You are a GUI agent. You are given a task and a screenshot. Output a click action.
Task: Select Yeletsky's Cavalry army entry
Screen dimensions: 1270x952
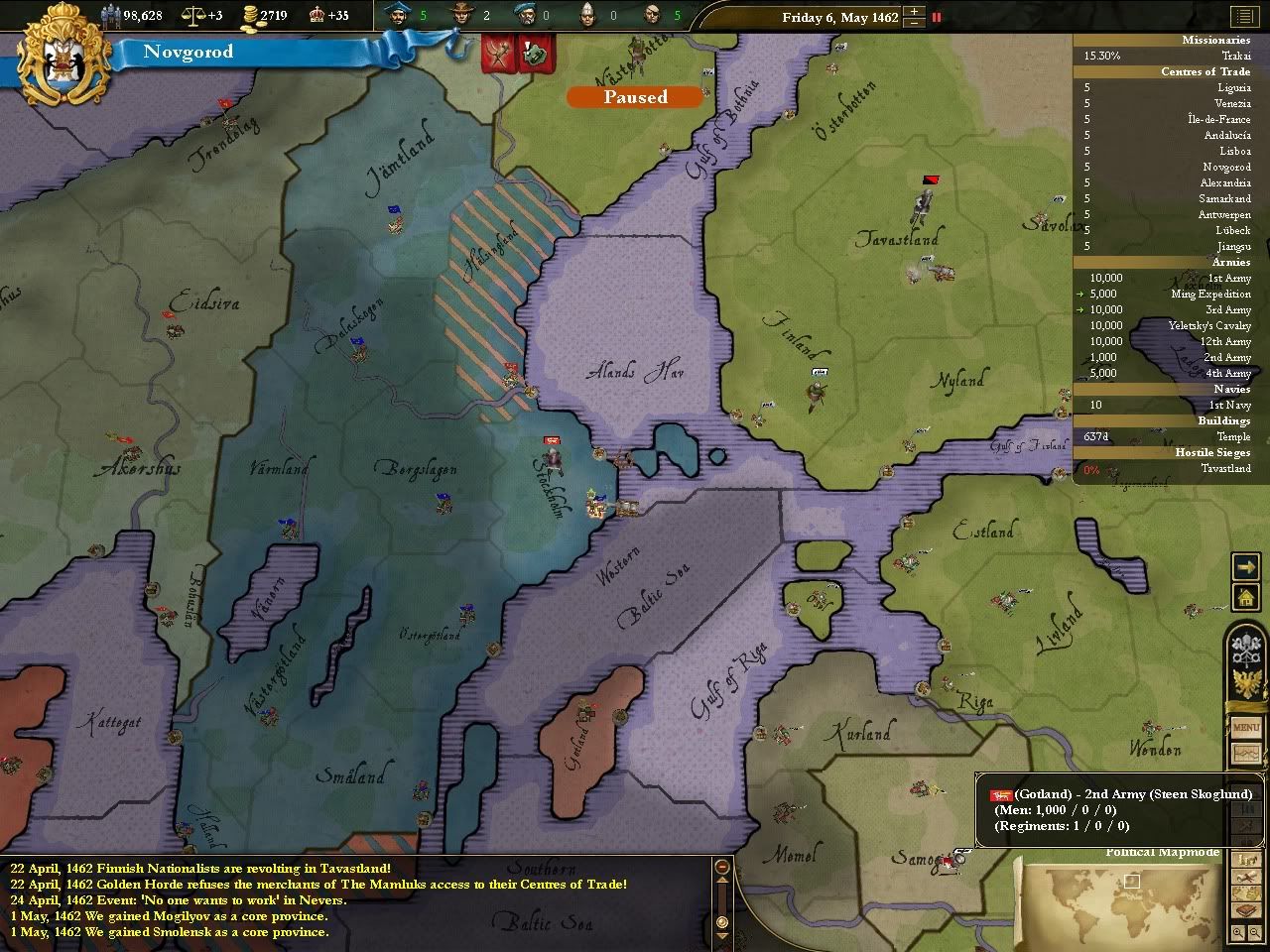click(x=1208, y=325)
